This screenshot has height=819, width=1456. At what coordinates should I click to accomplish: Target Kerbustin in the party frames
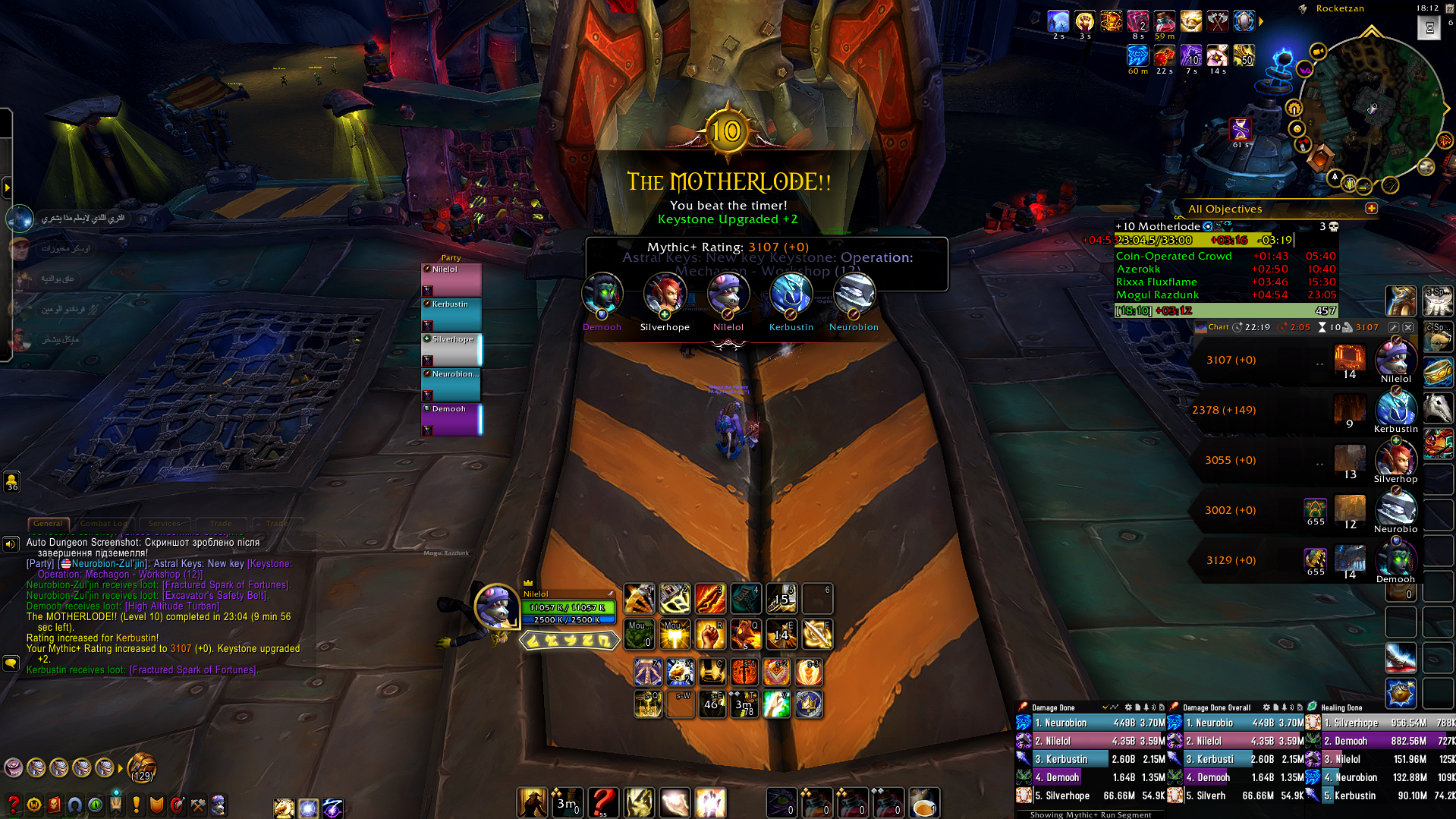click(451, 314)
